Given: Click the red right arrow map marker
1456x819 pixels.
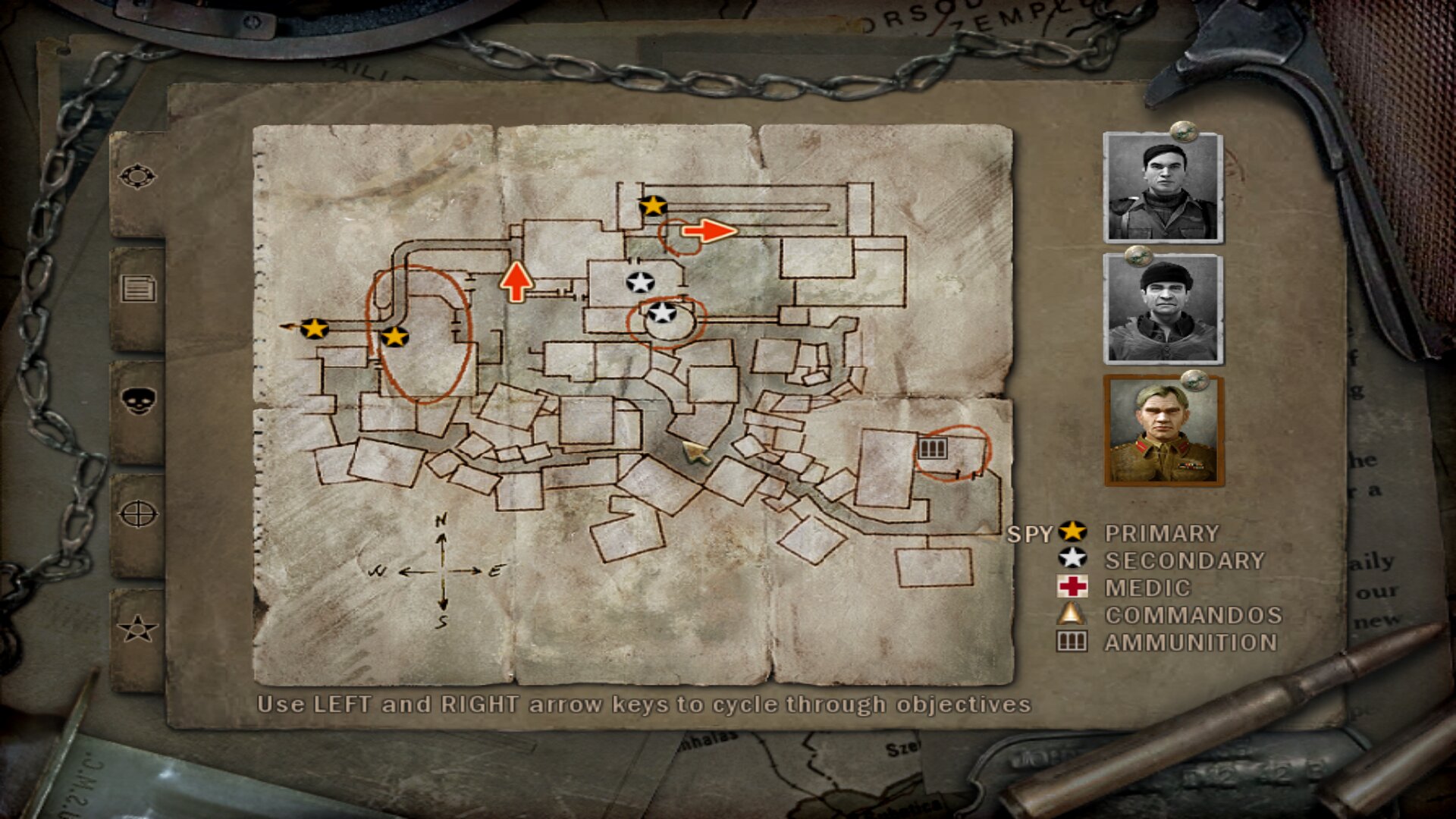Looking at the screenshot, I should click(709, 231).
